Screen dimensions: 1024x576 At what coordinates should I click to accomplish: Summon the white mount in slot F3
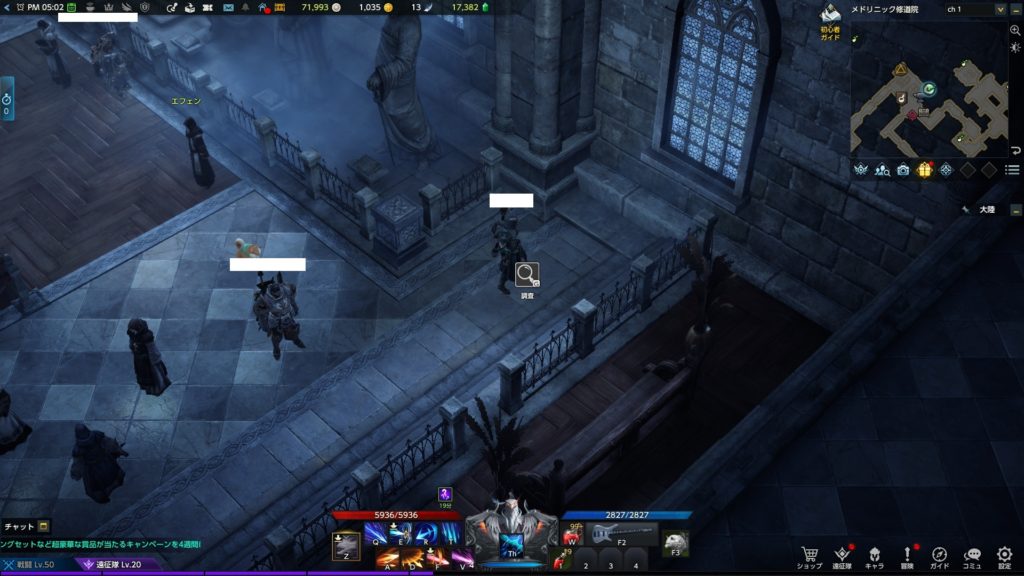click(676, 542)
